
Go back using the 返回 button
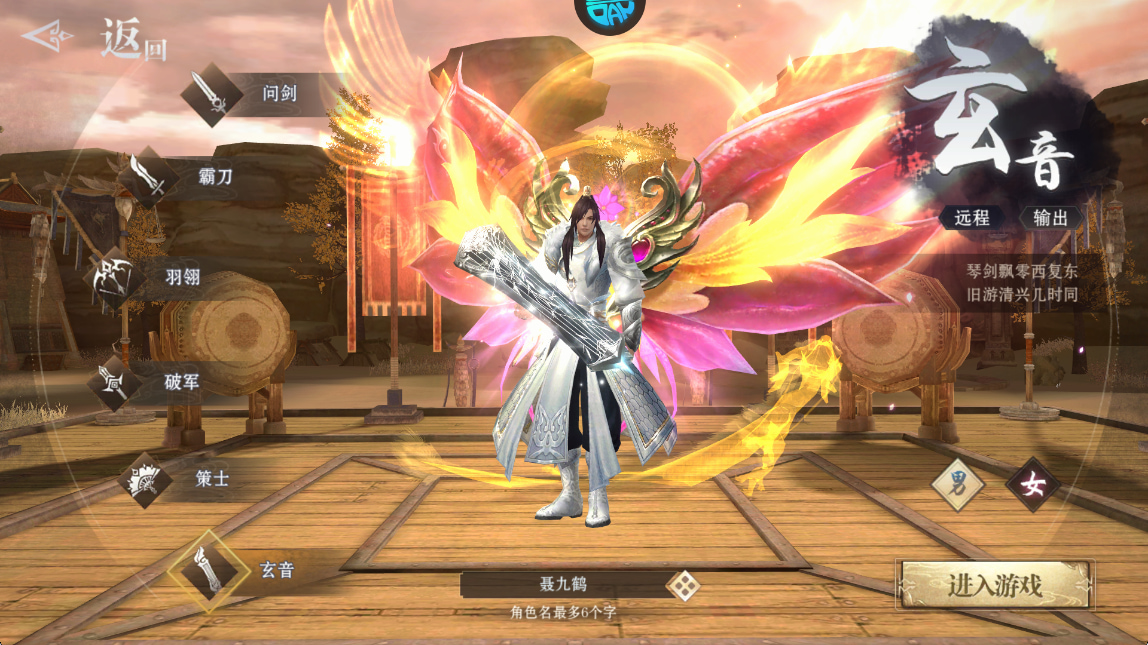tap(95, 39)
